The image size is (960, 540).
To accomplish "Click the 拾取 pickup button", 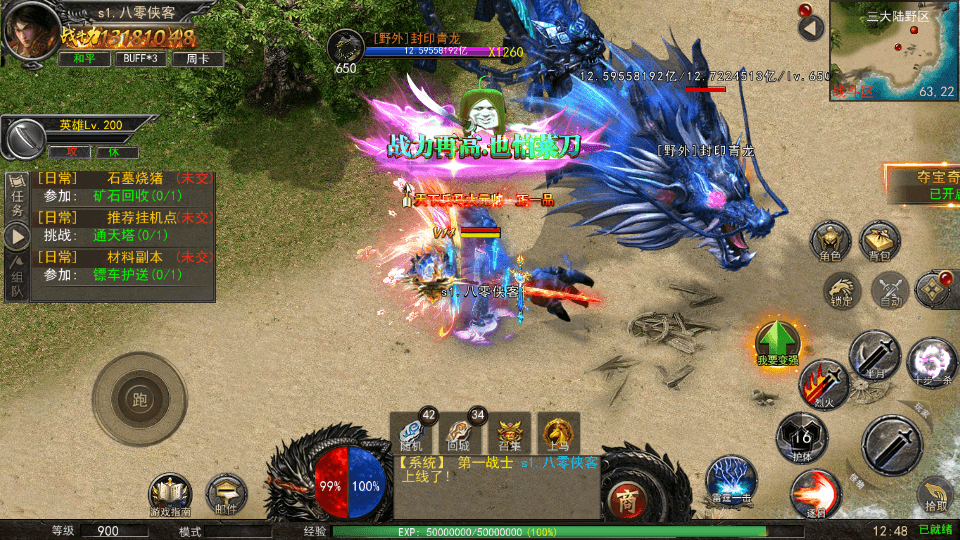I will click(x=936, y=495).
